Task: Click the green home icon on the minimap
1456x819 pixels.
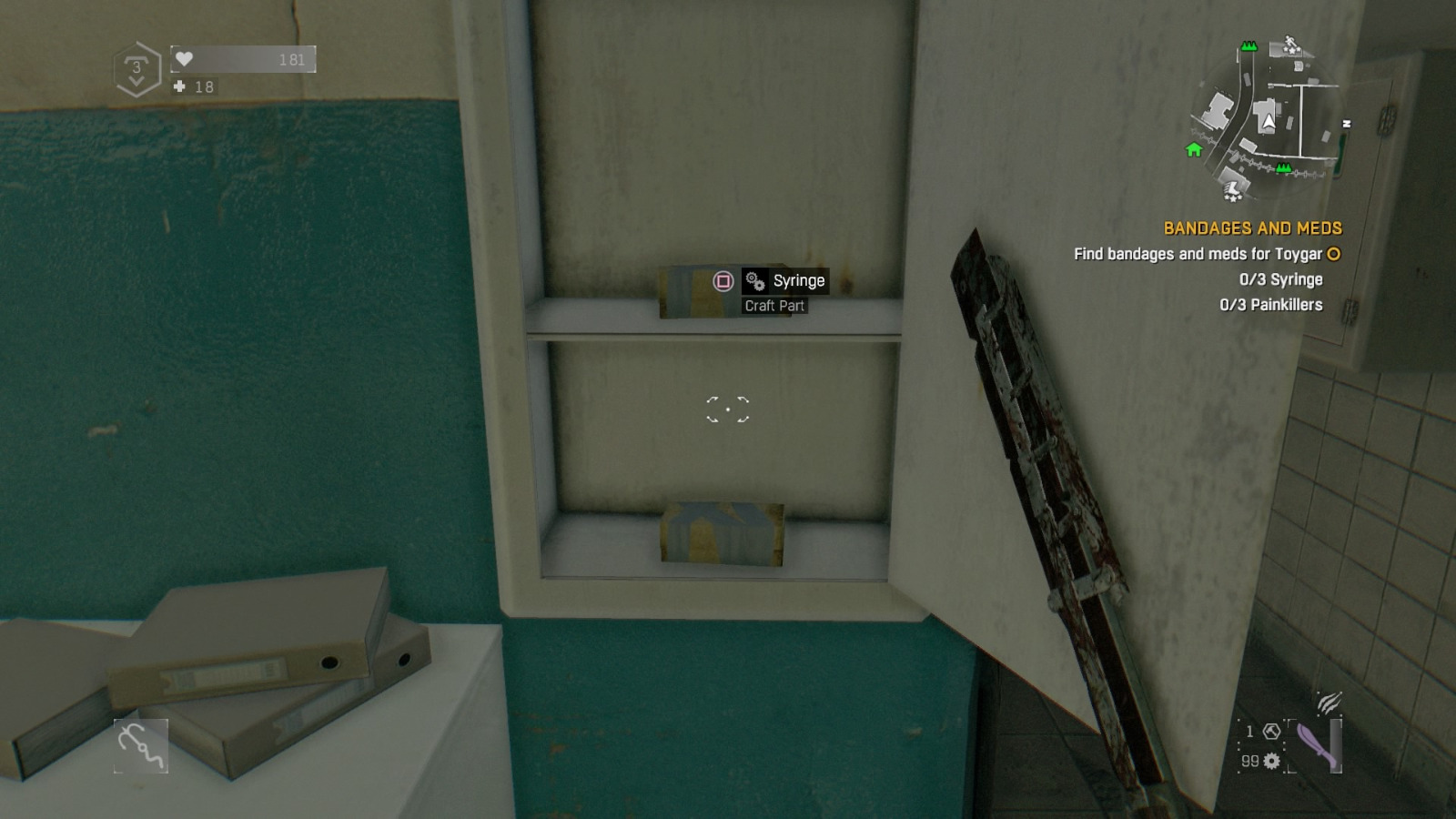Action: click(1193, 150)
